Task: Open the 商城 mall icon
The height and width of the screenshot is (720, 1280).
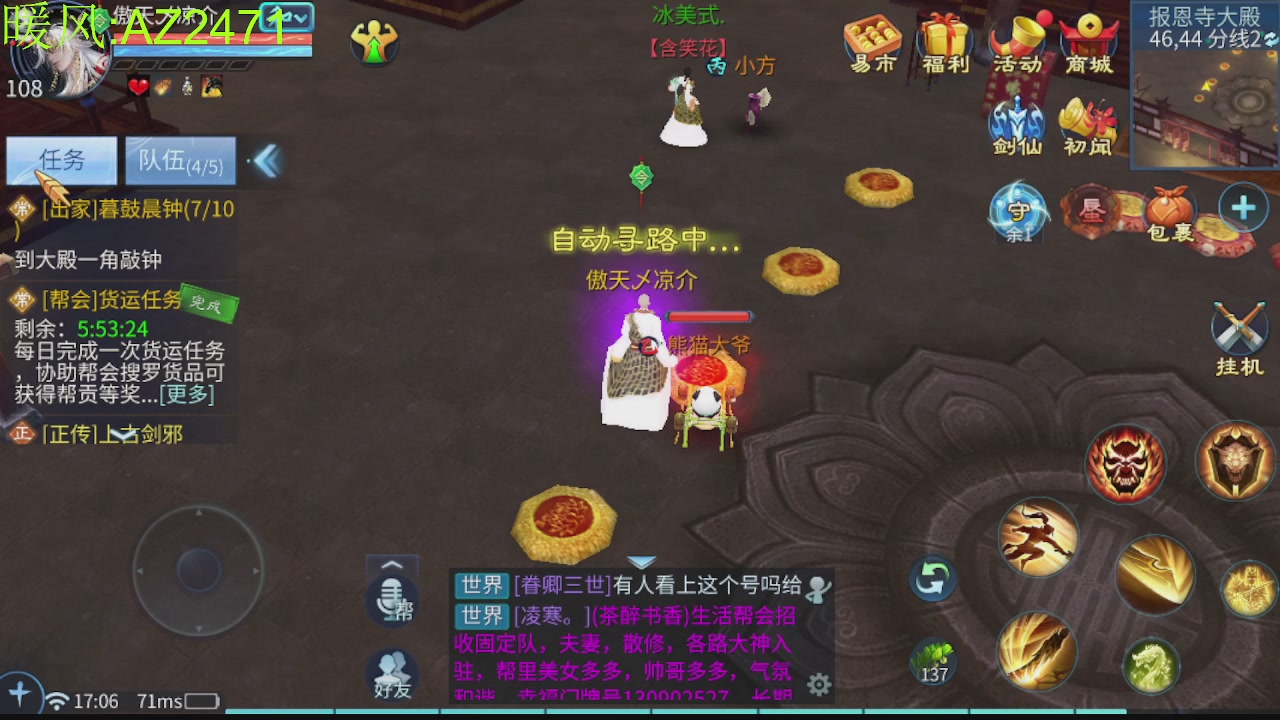Action: (1088, 35)
